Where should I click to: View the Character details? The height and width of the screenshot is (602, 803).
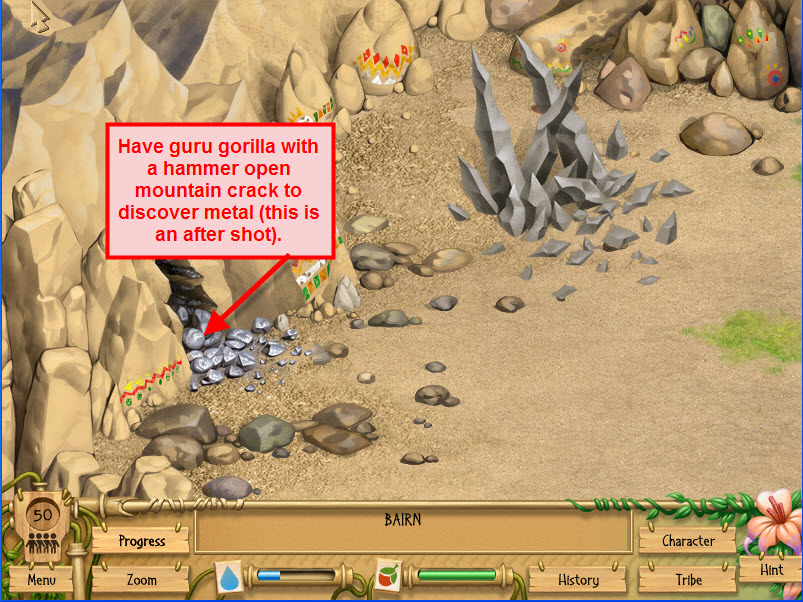(x=688, y=541)
